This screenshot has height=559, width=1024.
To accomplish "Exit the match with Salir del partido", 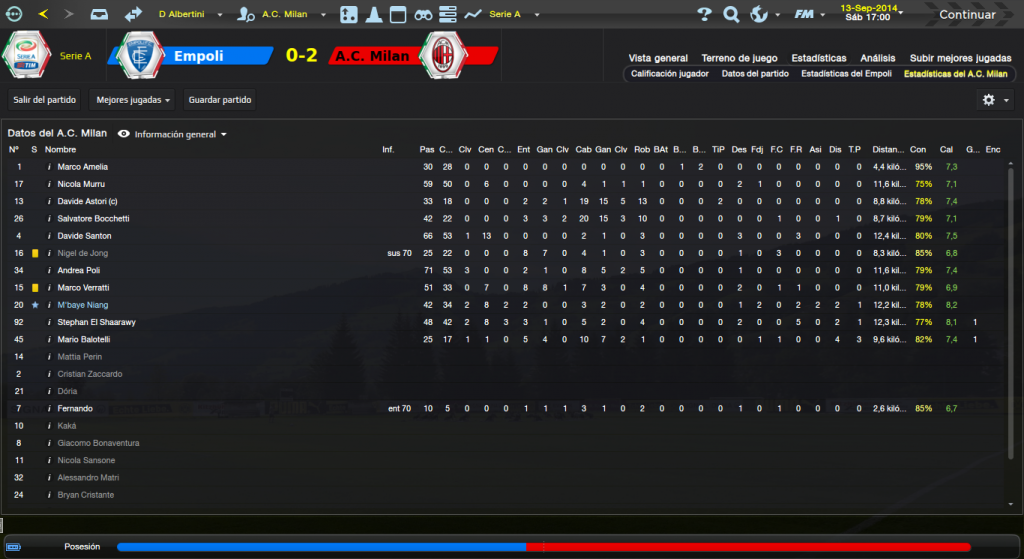I will pyautogui.click(x=46, y=99).
